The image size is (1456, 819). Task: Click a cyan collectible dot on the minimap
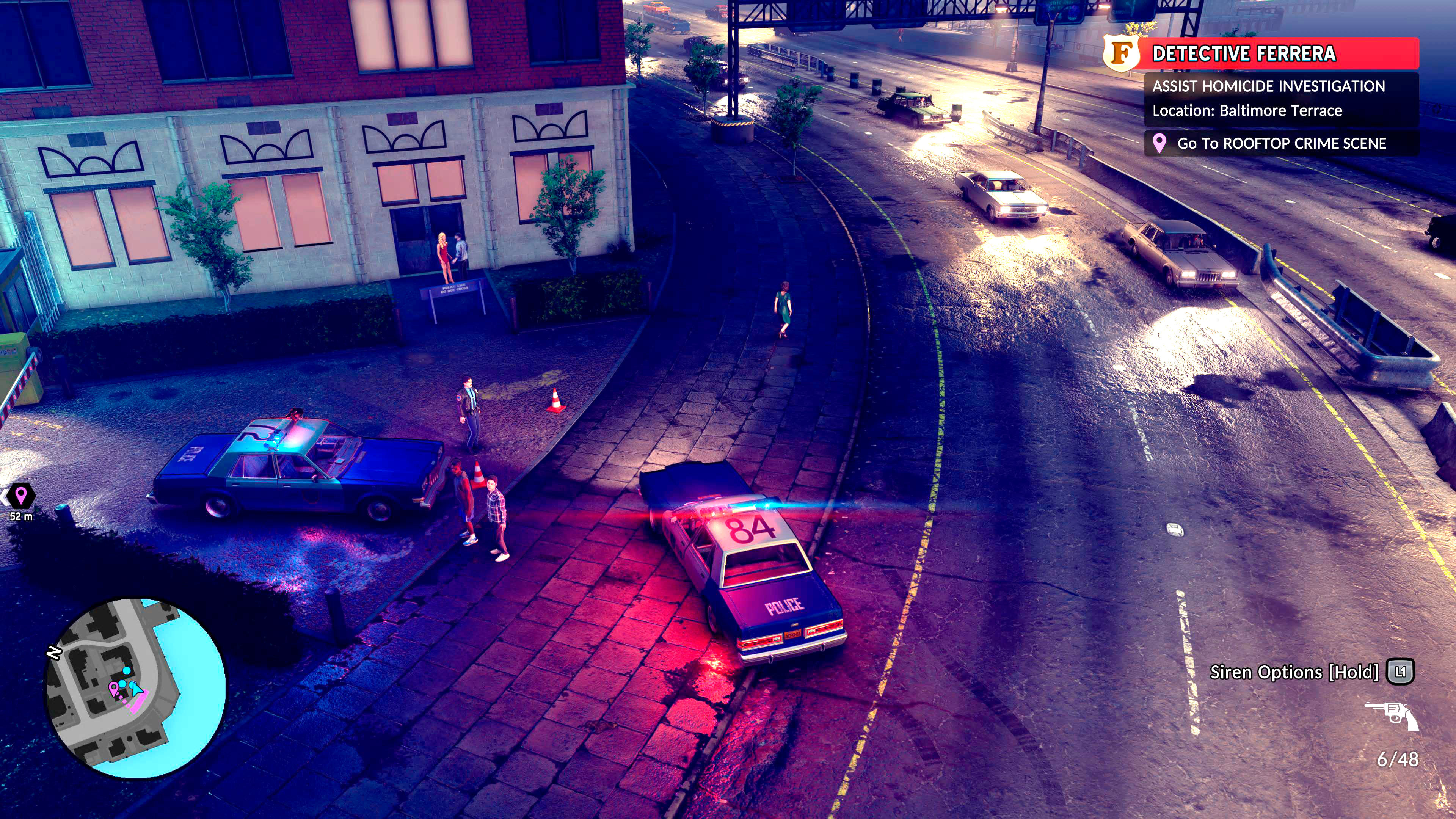pos(127,672)
